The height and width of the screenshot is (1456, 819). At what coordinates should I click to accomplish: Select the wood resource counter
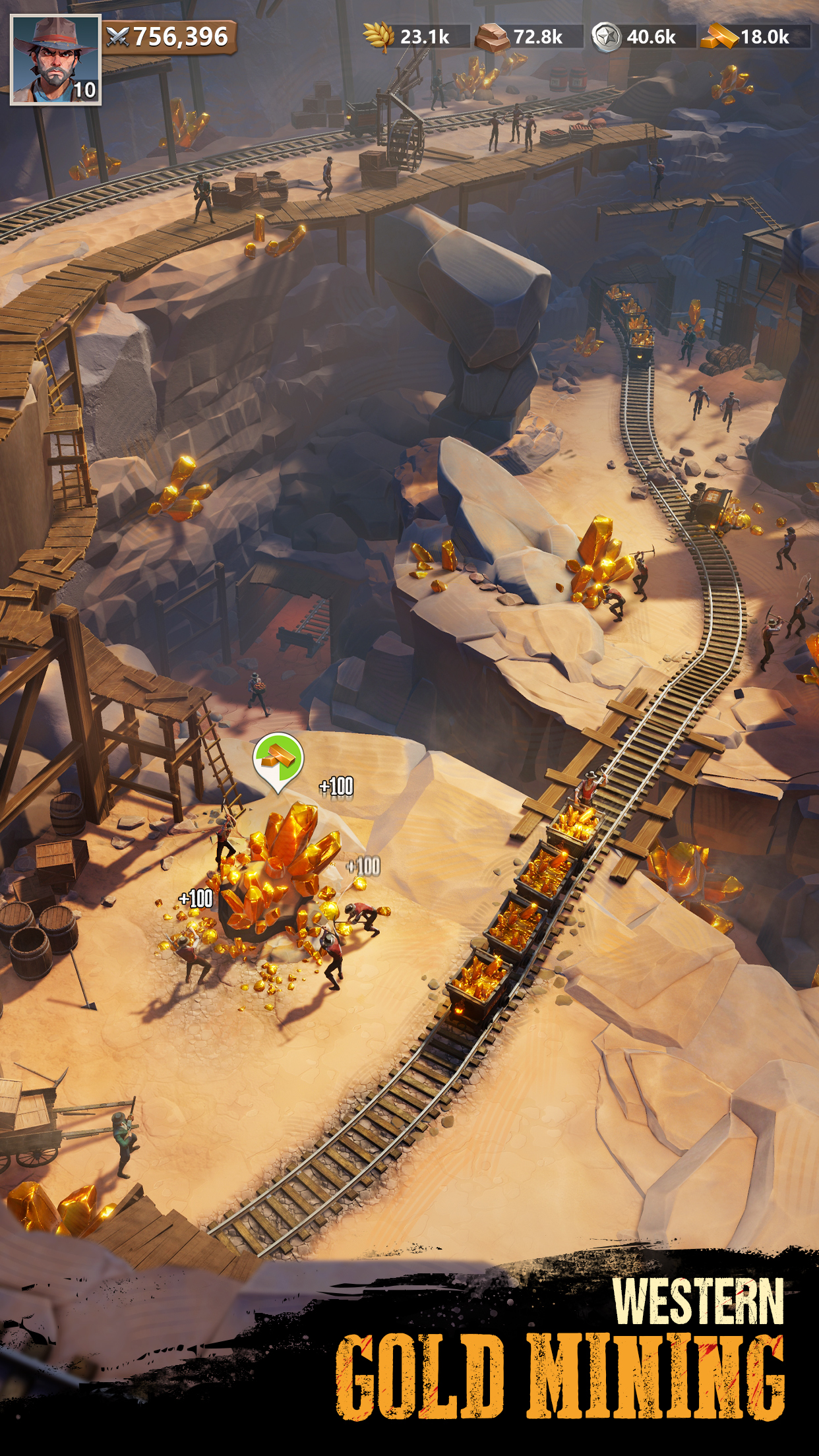pos(528,37)
